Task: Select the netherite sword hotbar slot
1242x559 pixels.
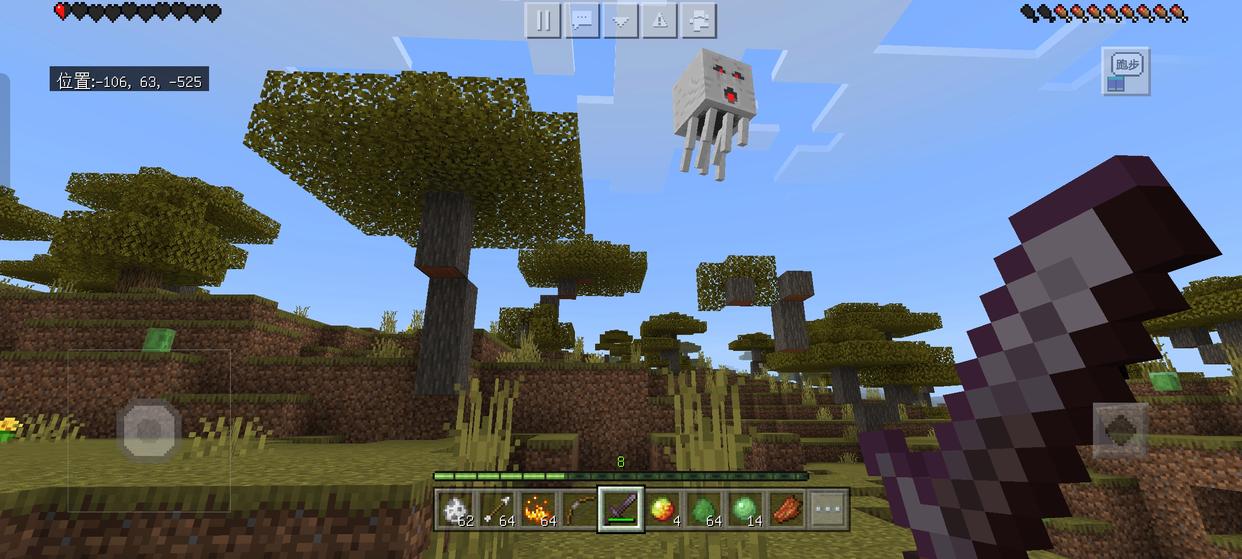Action: tap(621, 510)
